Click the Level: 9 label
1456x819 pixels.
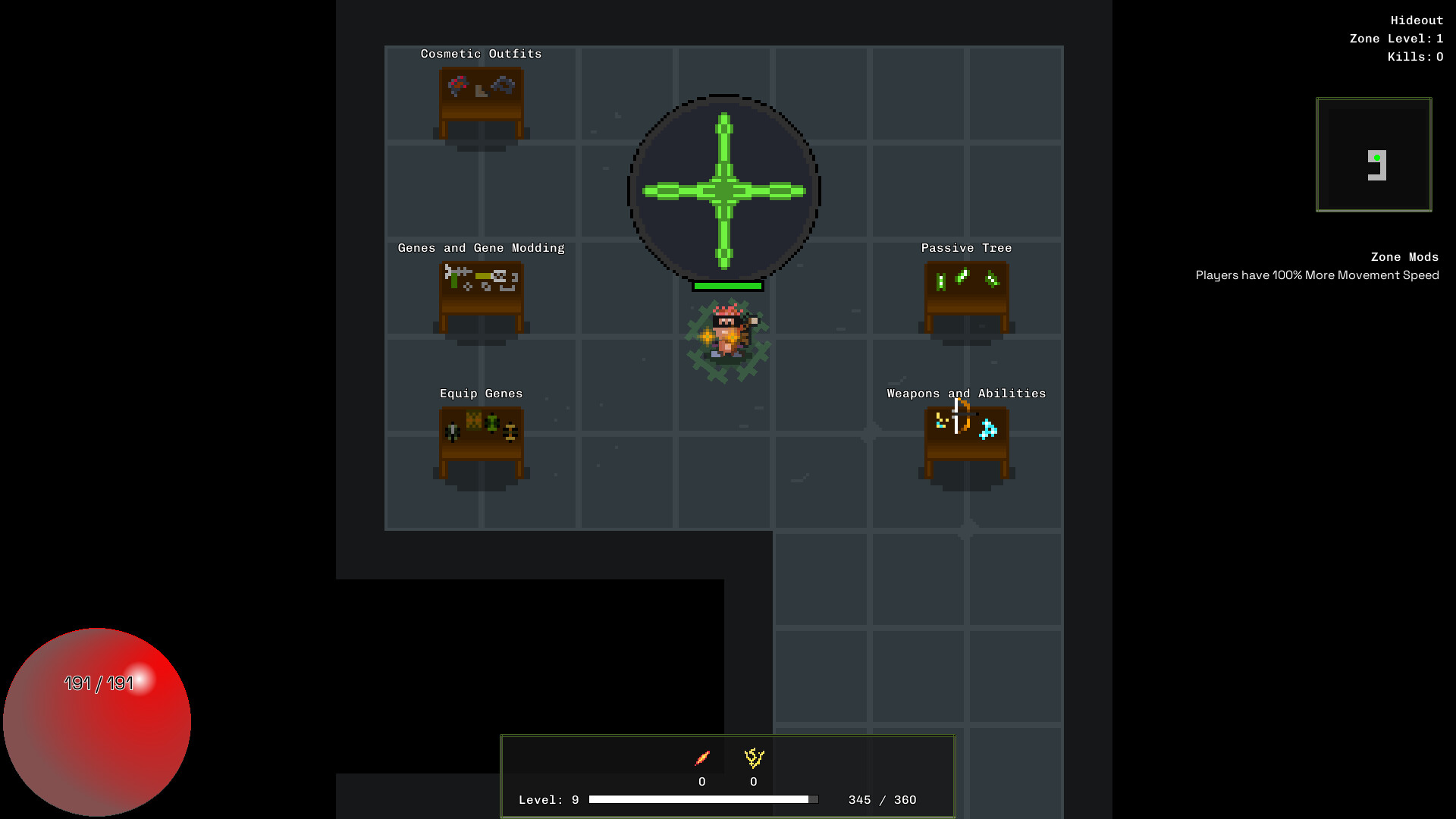(x=548, y=799)
